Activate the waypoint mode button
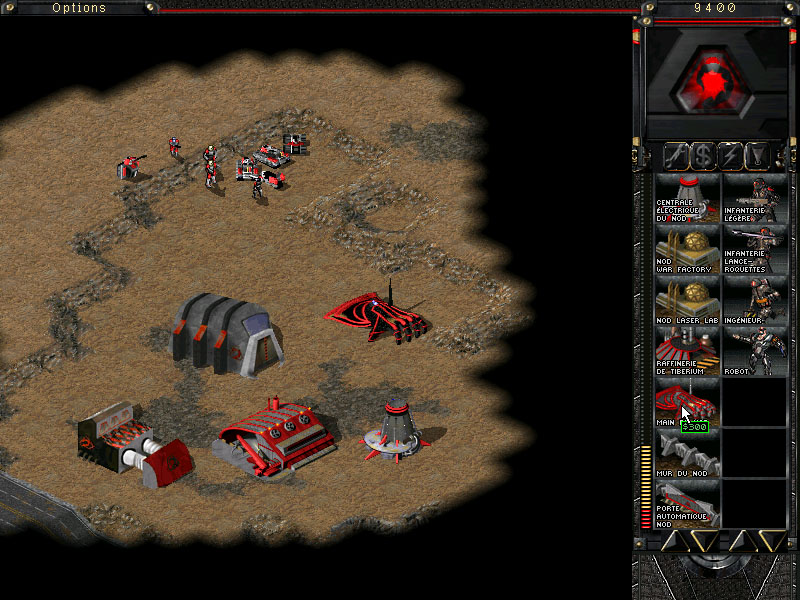Viewport: 800px width, 600px height. coord(759,155)
